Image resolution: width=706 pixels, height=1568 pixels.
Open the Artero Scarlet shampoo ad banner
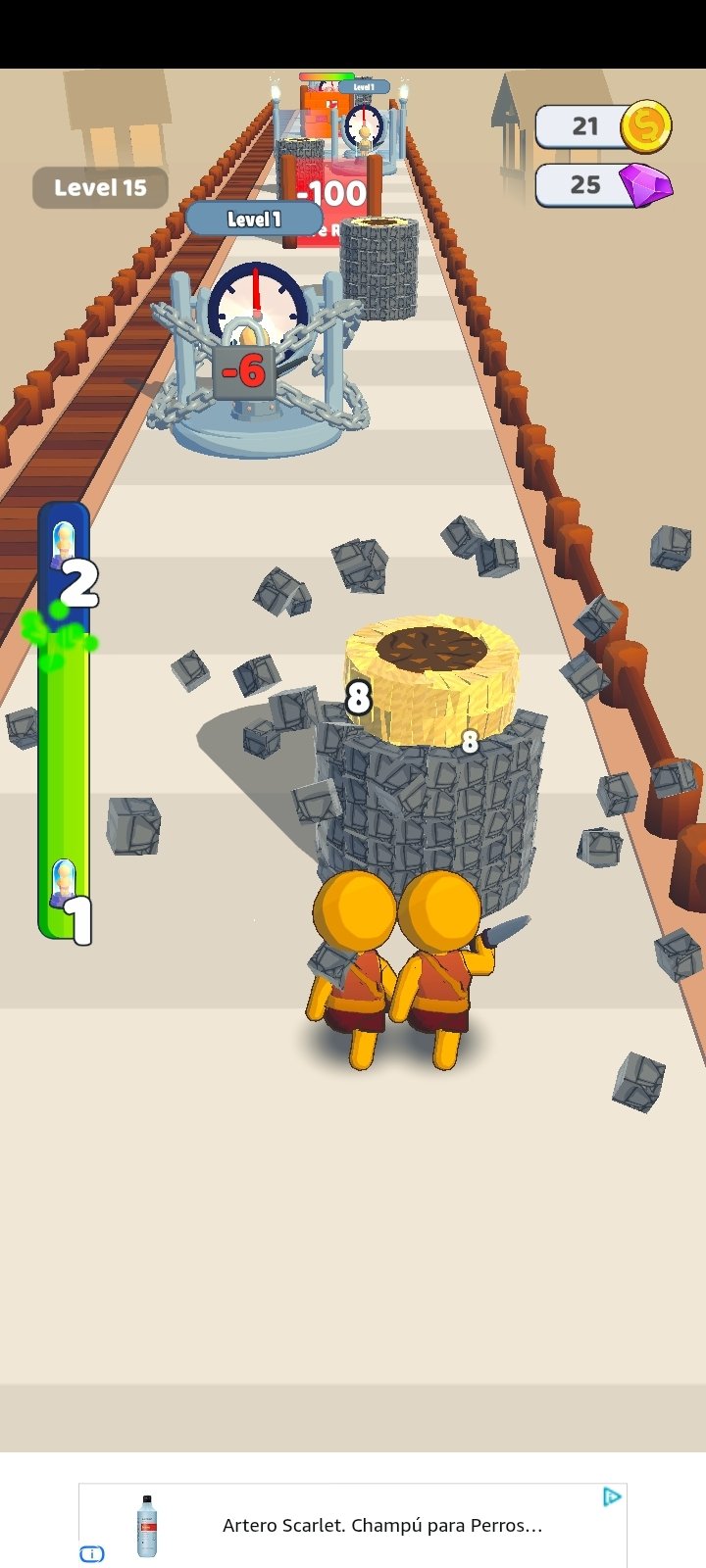tap(380, 1525)
